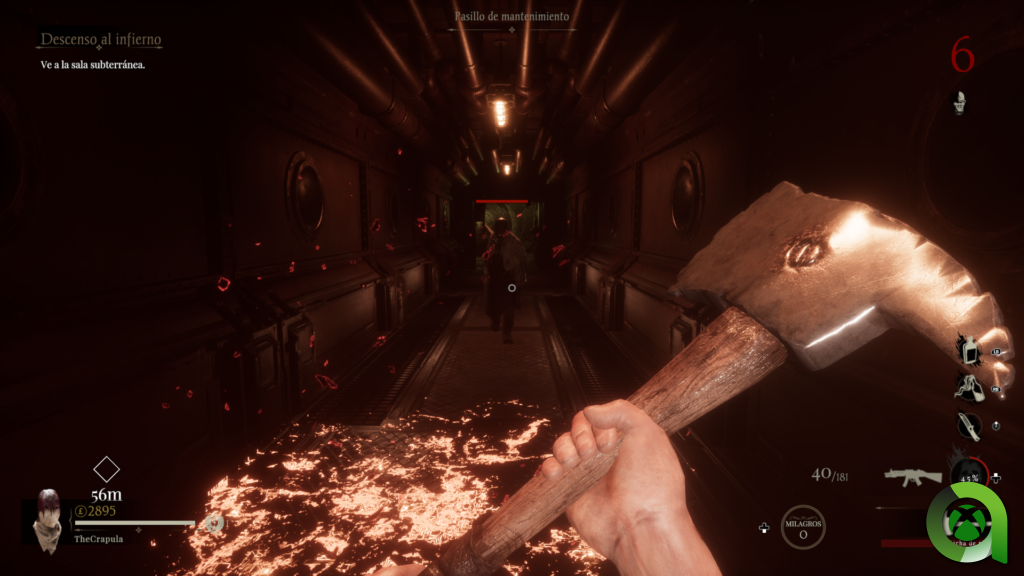
Task: Activate the Milagros circle
Action: 802,527
